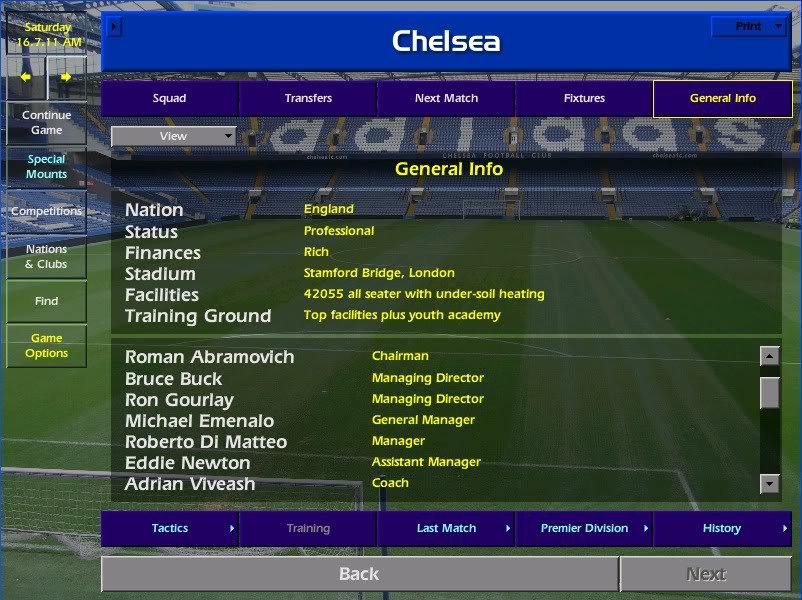Go Back to the previous screen
This screenshot has width=802, height=600.
(359, 574)
